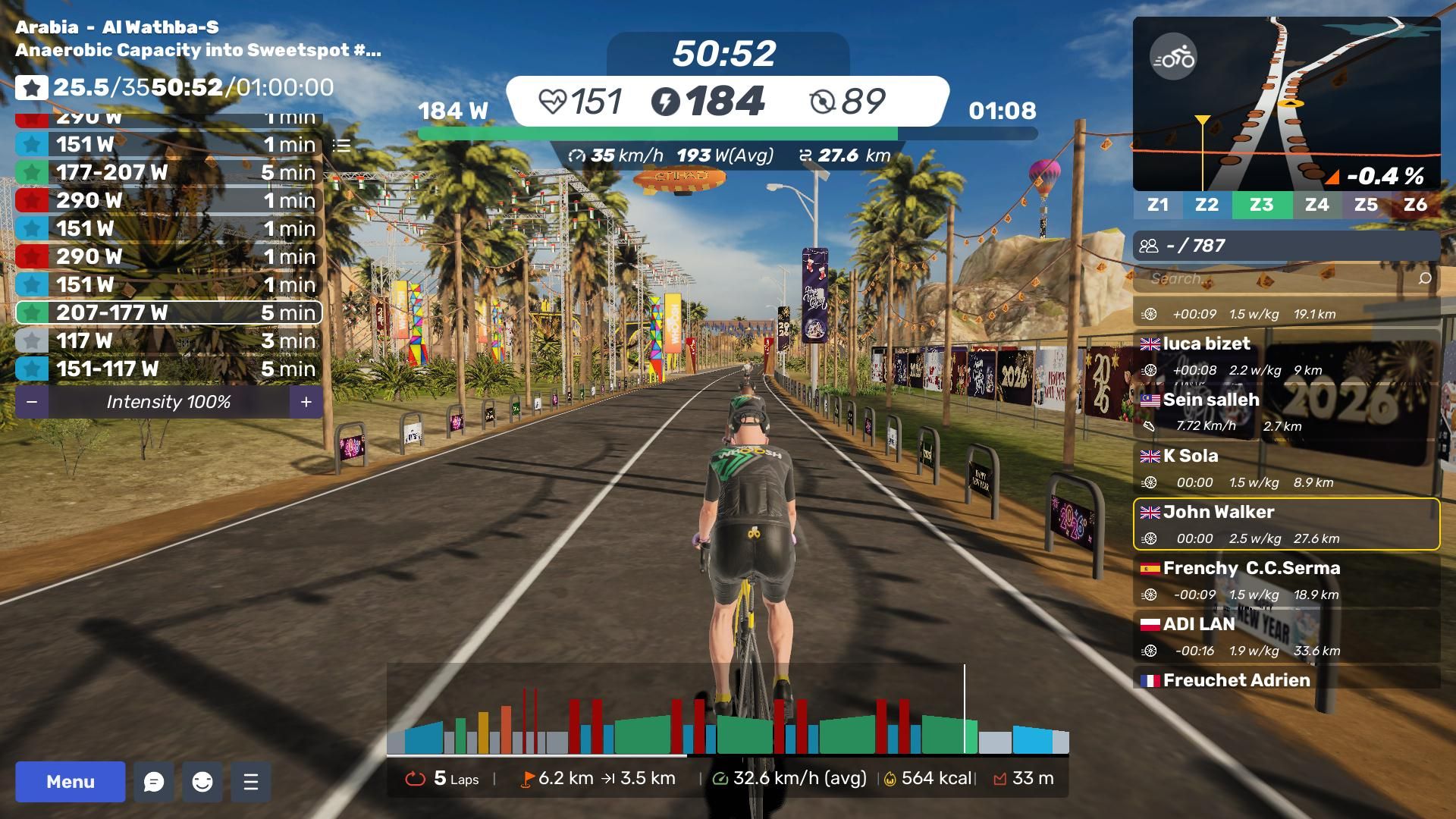Select rider Freuchet Adrien
The width and height of the screenshot is (1456, 819).
1286,679
